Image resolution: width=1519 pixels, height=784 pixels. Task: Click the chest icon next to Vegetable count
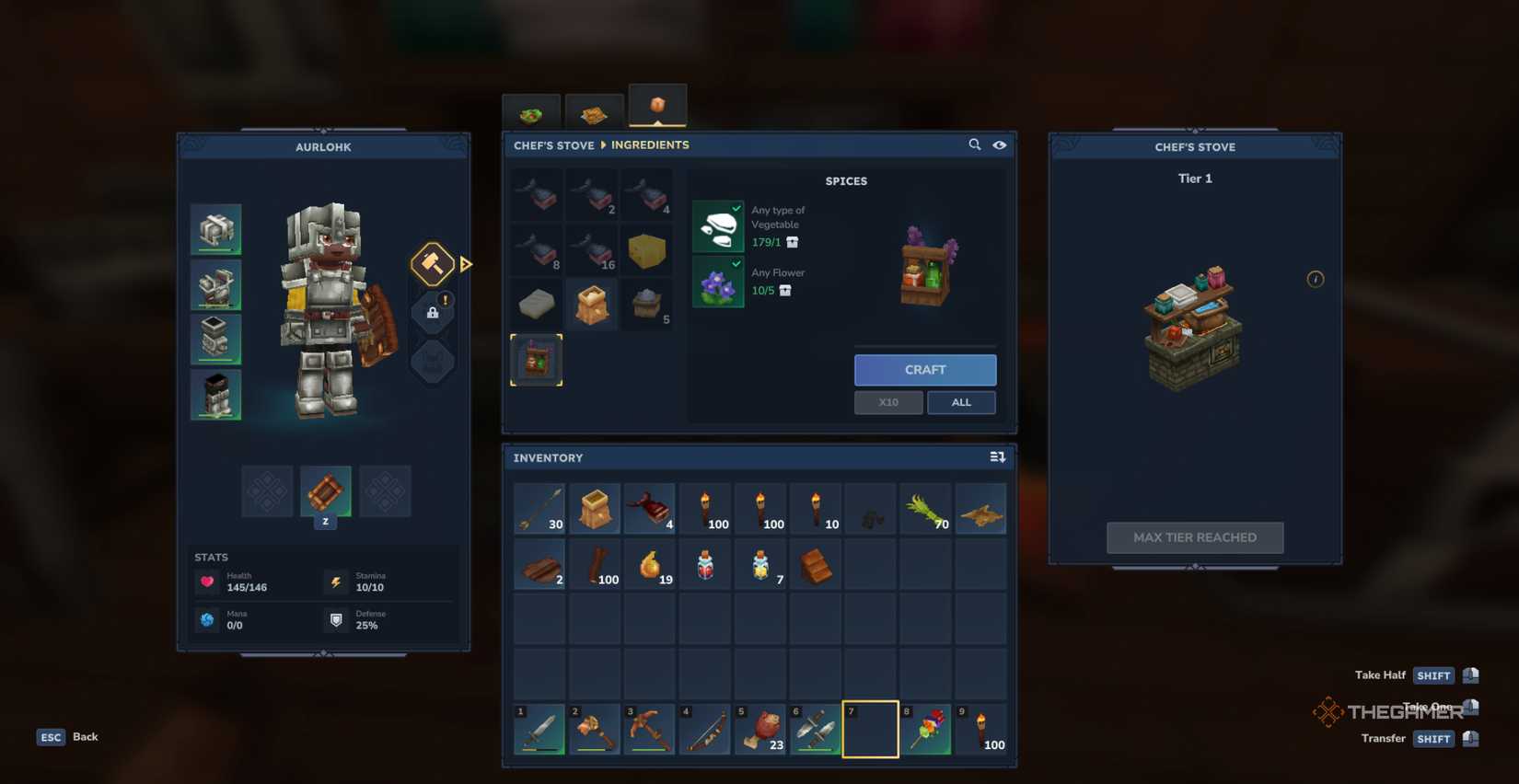[792, 243]
